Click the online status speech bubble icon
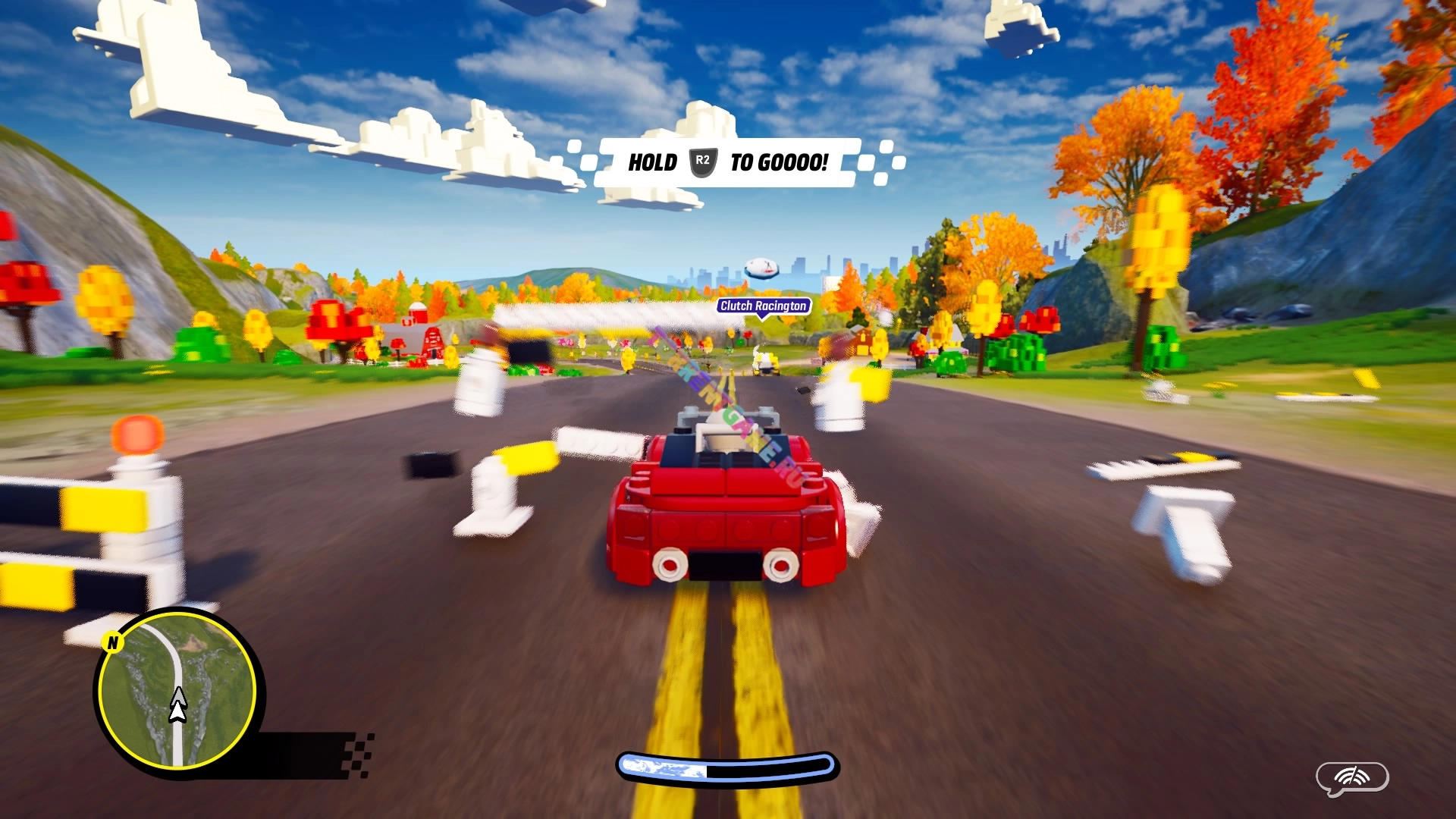1456x819 pixels. coord(1351,778)
